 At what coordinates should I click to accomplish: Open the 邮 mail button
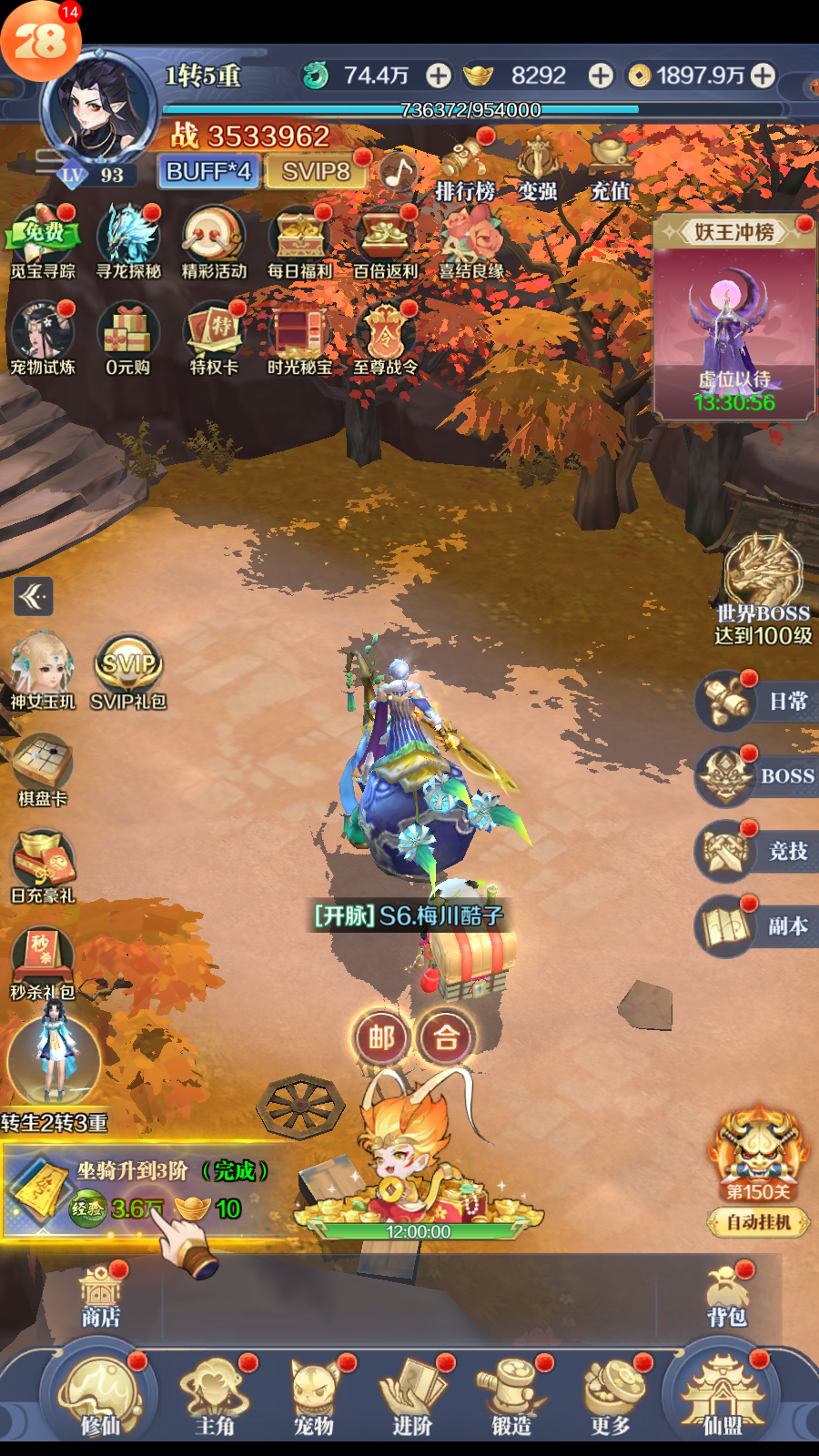coord(380,1037)
